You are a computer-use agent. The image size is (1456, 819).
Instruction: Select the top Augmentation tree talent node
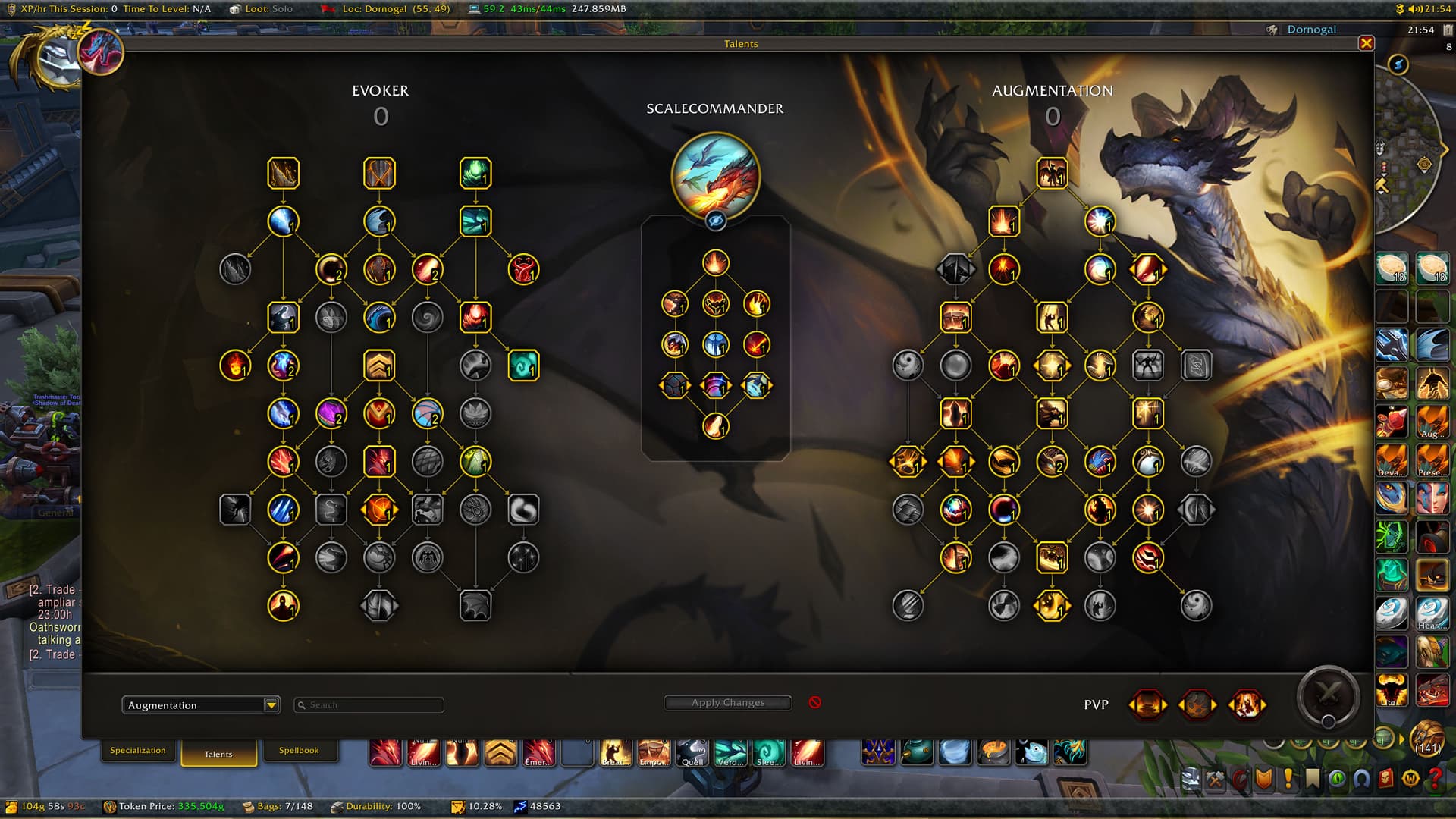pyautogui.click(x=1052, y=174)
